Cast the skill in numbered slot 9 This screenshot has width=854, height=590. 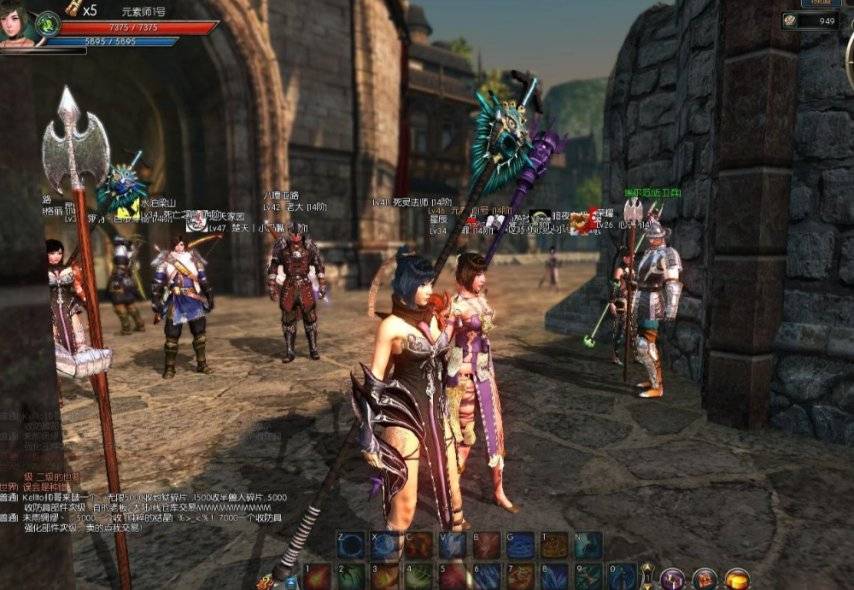589,577
